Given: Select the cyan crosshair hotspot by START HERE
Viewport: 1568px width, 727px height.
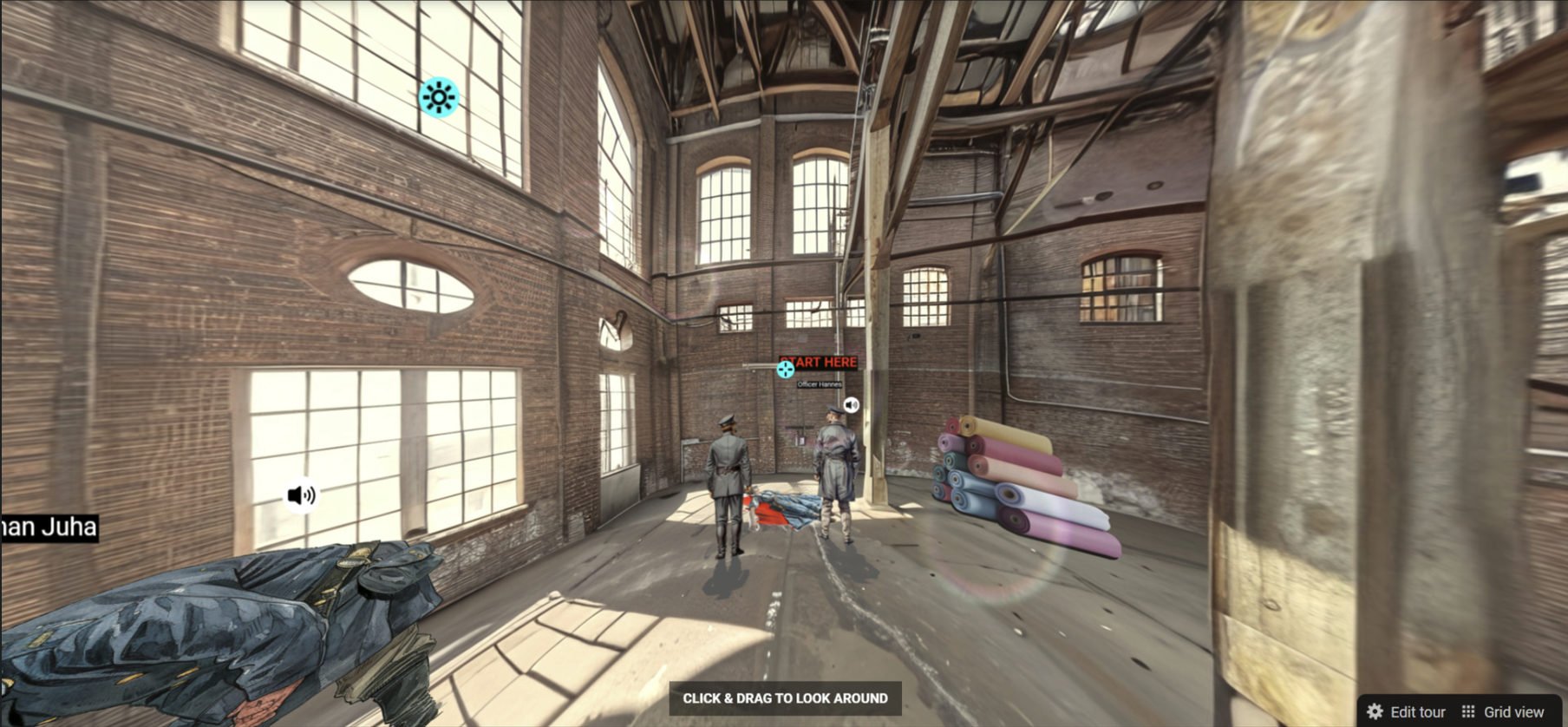Looking at the screenshot, I should pyautogui.click(x=786, y=370).
